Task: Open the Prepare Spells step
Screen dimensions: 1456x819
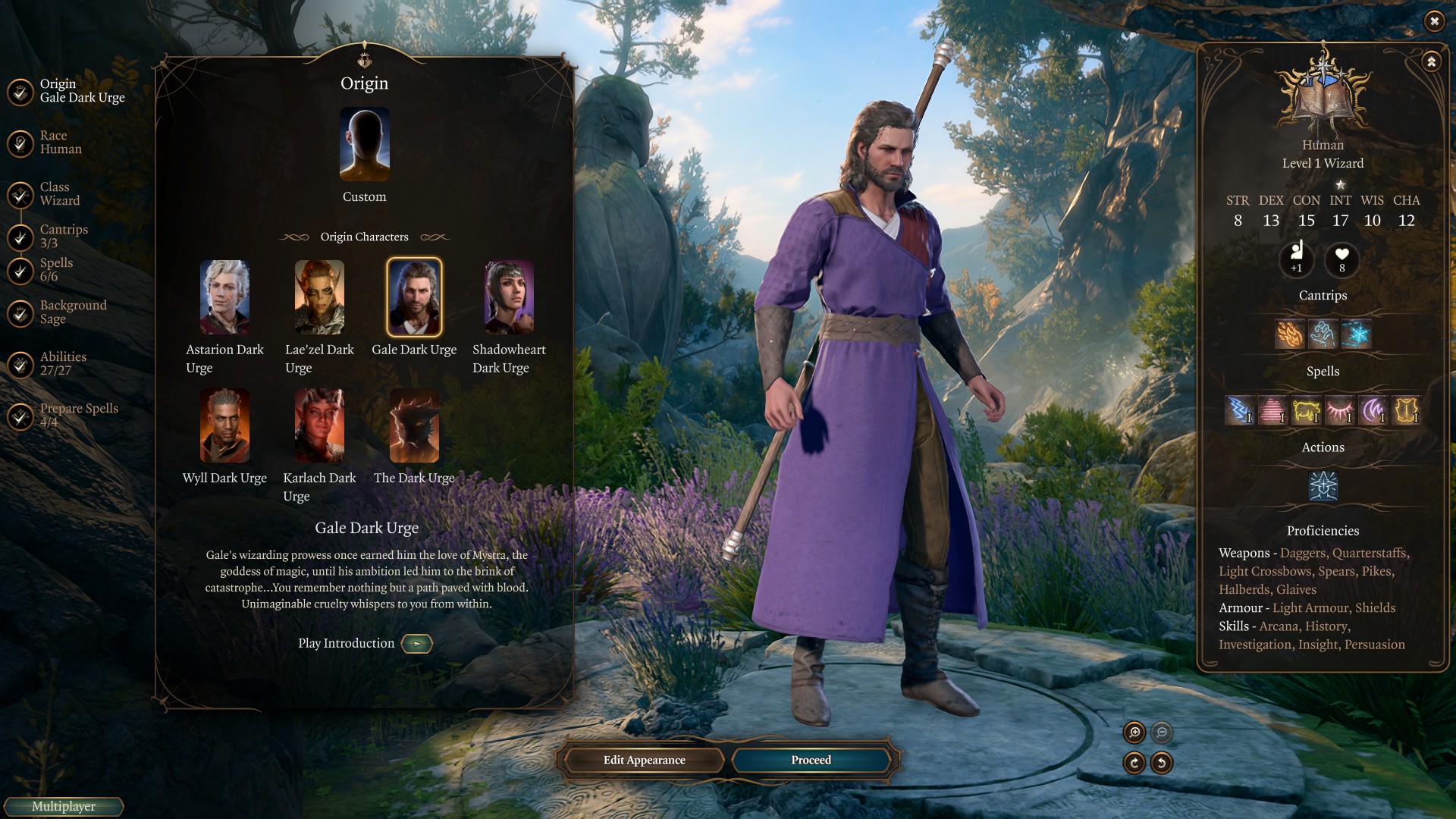Action: (78, 415)
